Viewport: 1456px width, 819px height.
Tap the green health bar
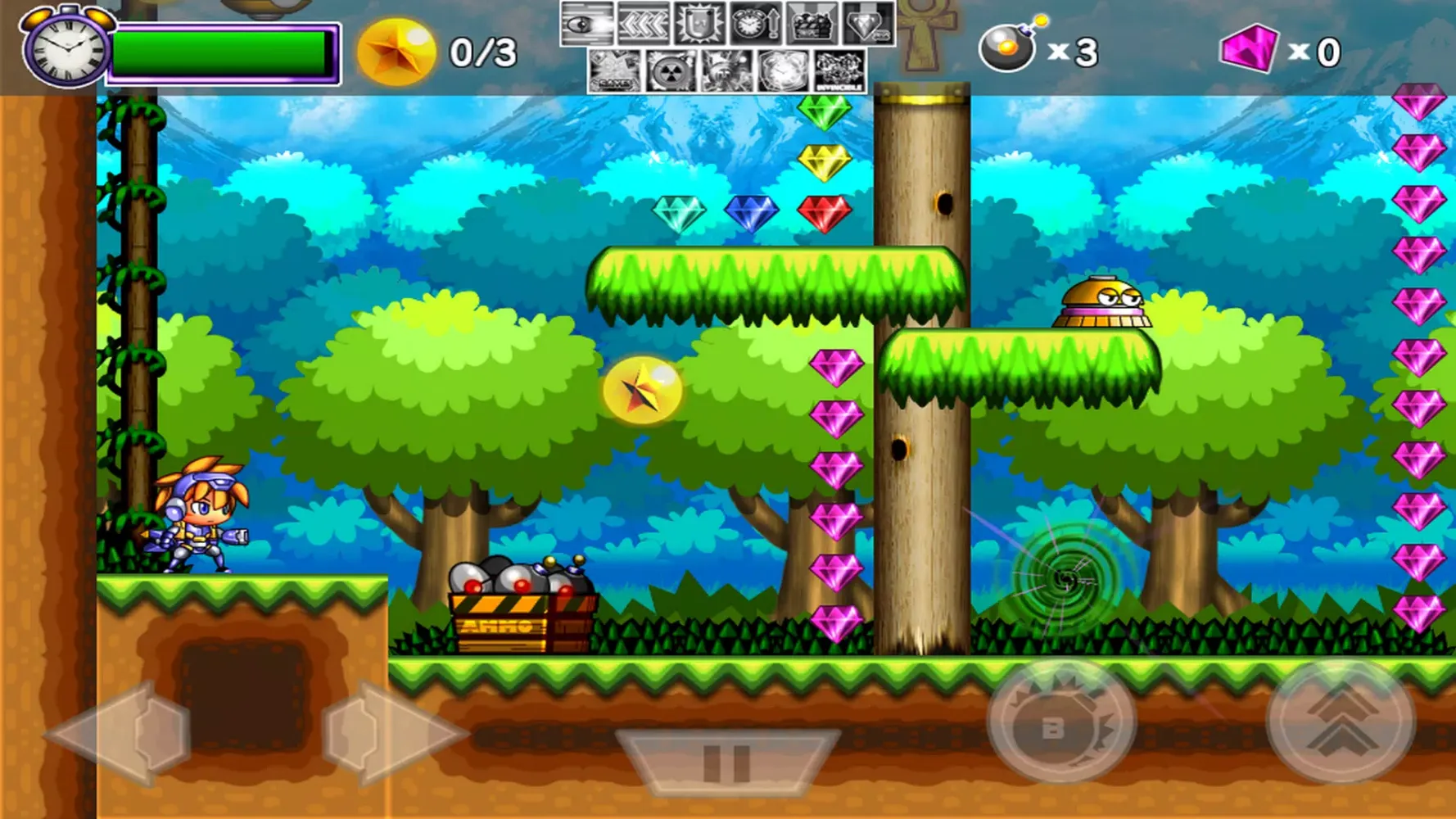point(221,51)
